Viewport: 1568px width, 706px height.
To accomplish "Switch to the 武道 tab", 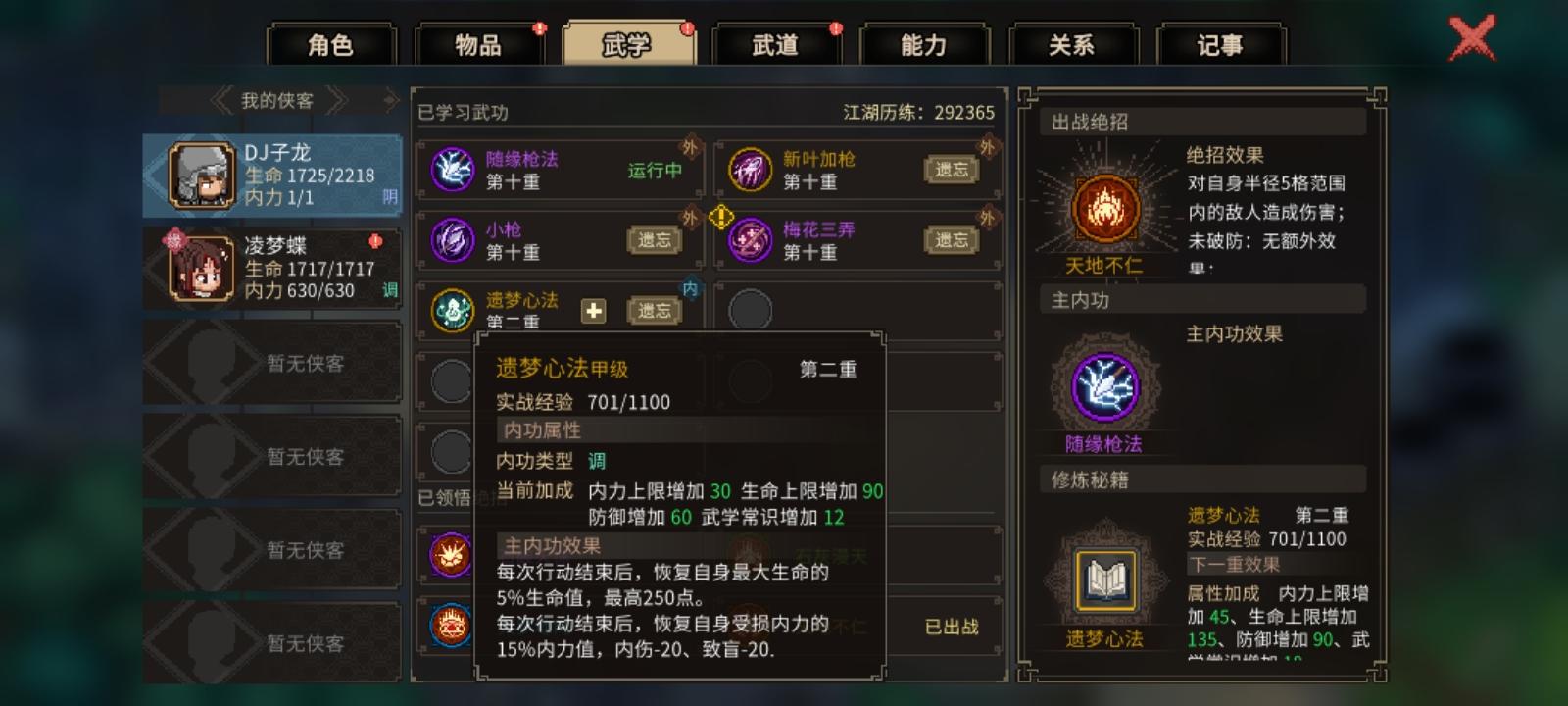I will click(779, 43).
